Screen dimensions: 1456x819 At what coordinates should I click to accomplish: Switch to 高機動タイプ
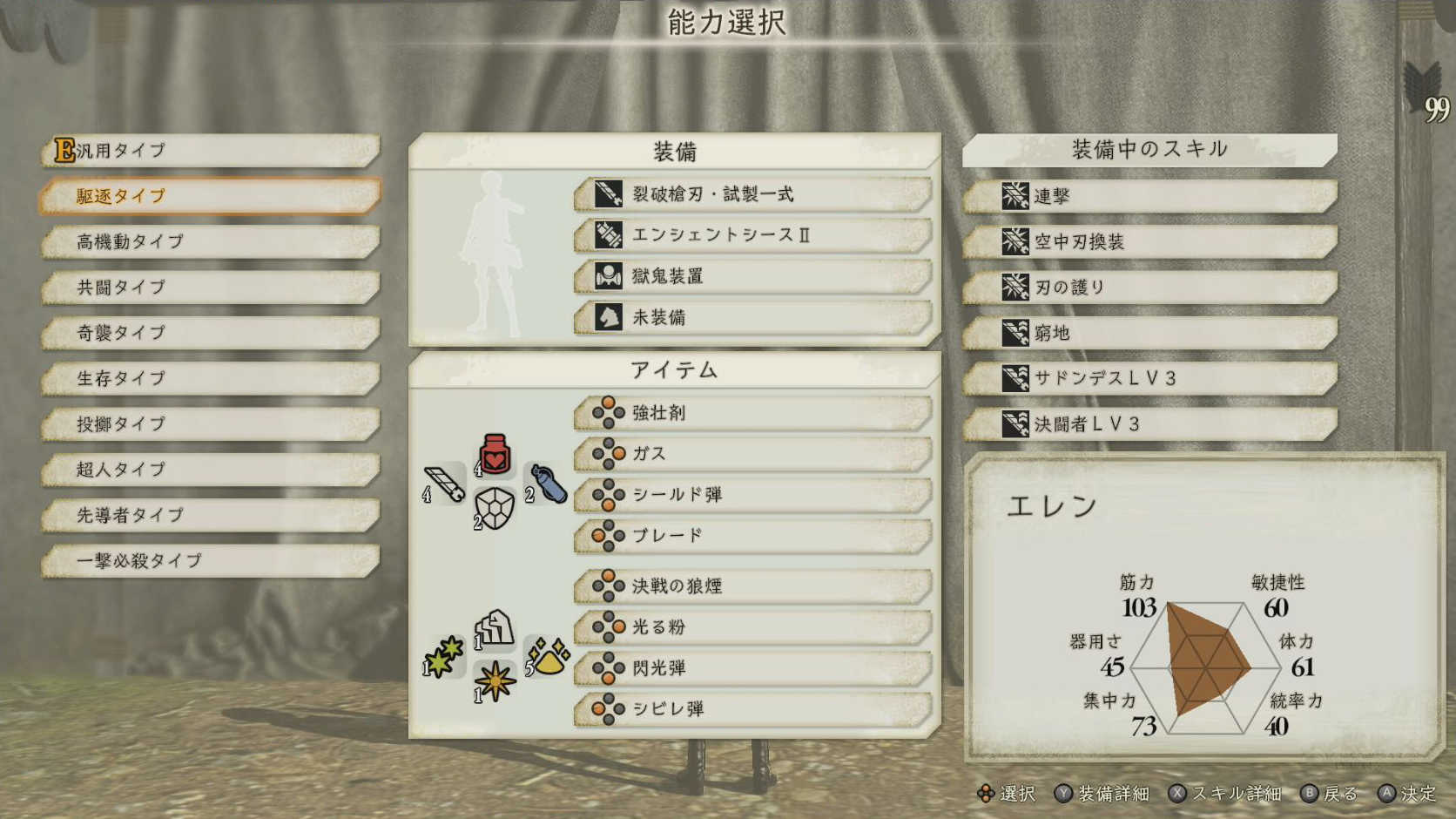pos(209,242)
